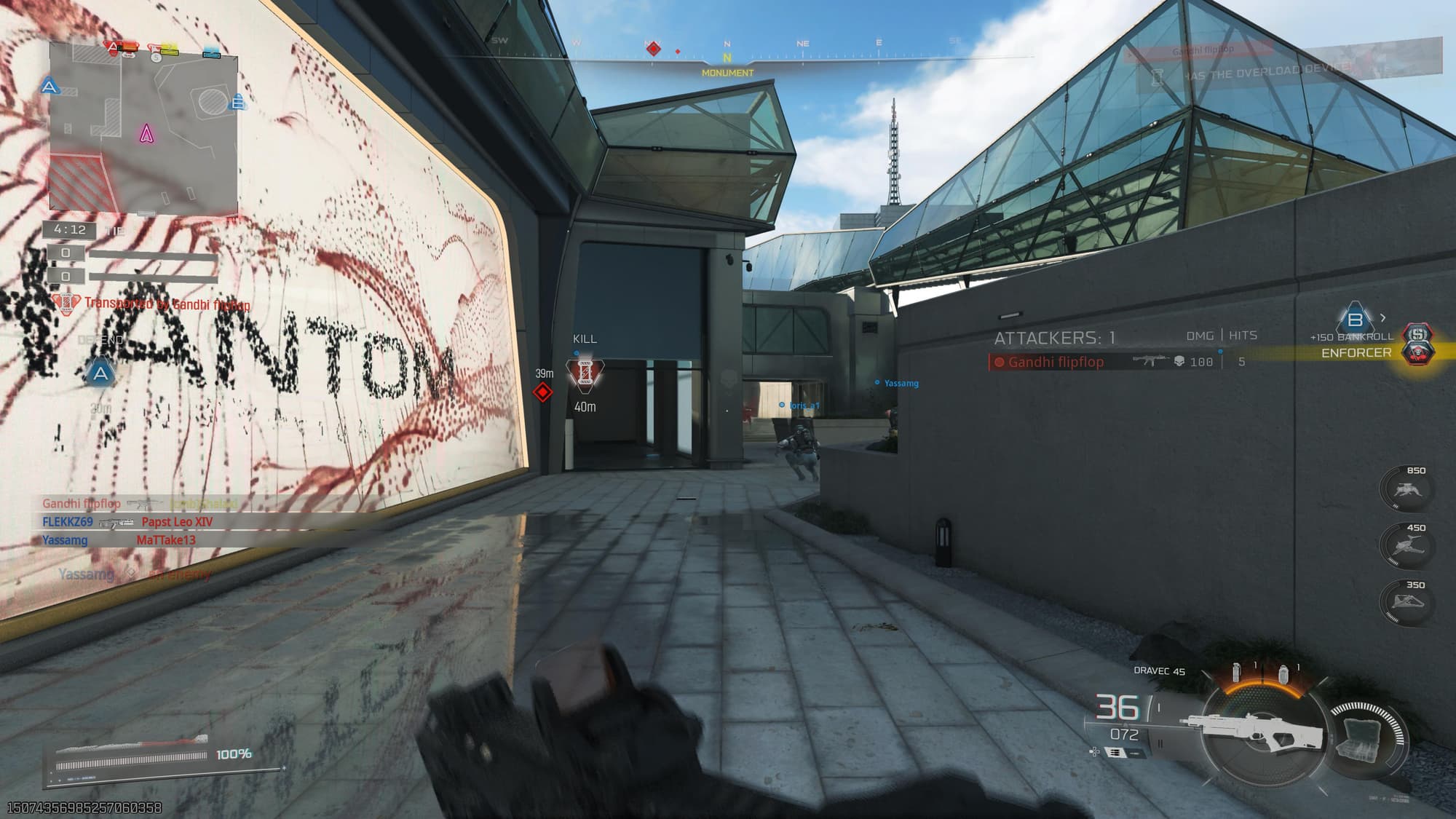The width and height of the screenshot is (1456, 819).
Task: Select the lethal grenade icon above the weapon
Action: tap(1236, 673)
